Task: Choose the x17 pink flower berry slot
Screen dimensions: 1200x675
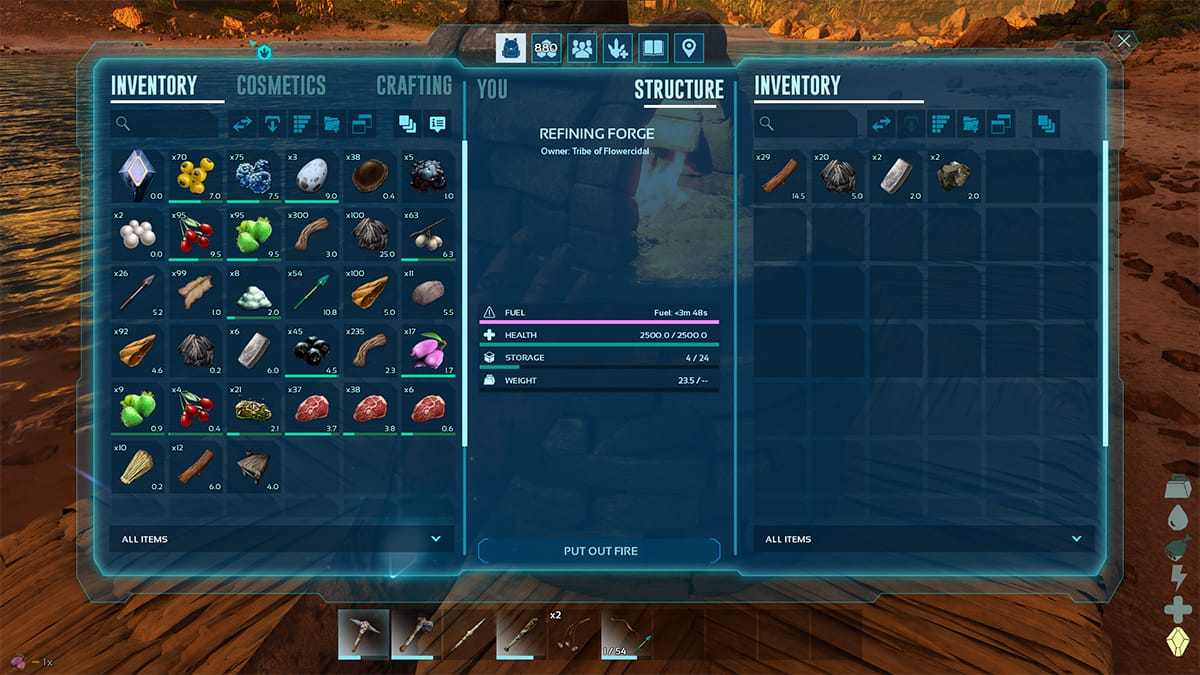Action: tap(428, 350)
